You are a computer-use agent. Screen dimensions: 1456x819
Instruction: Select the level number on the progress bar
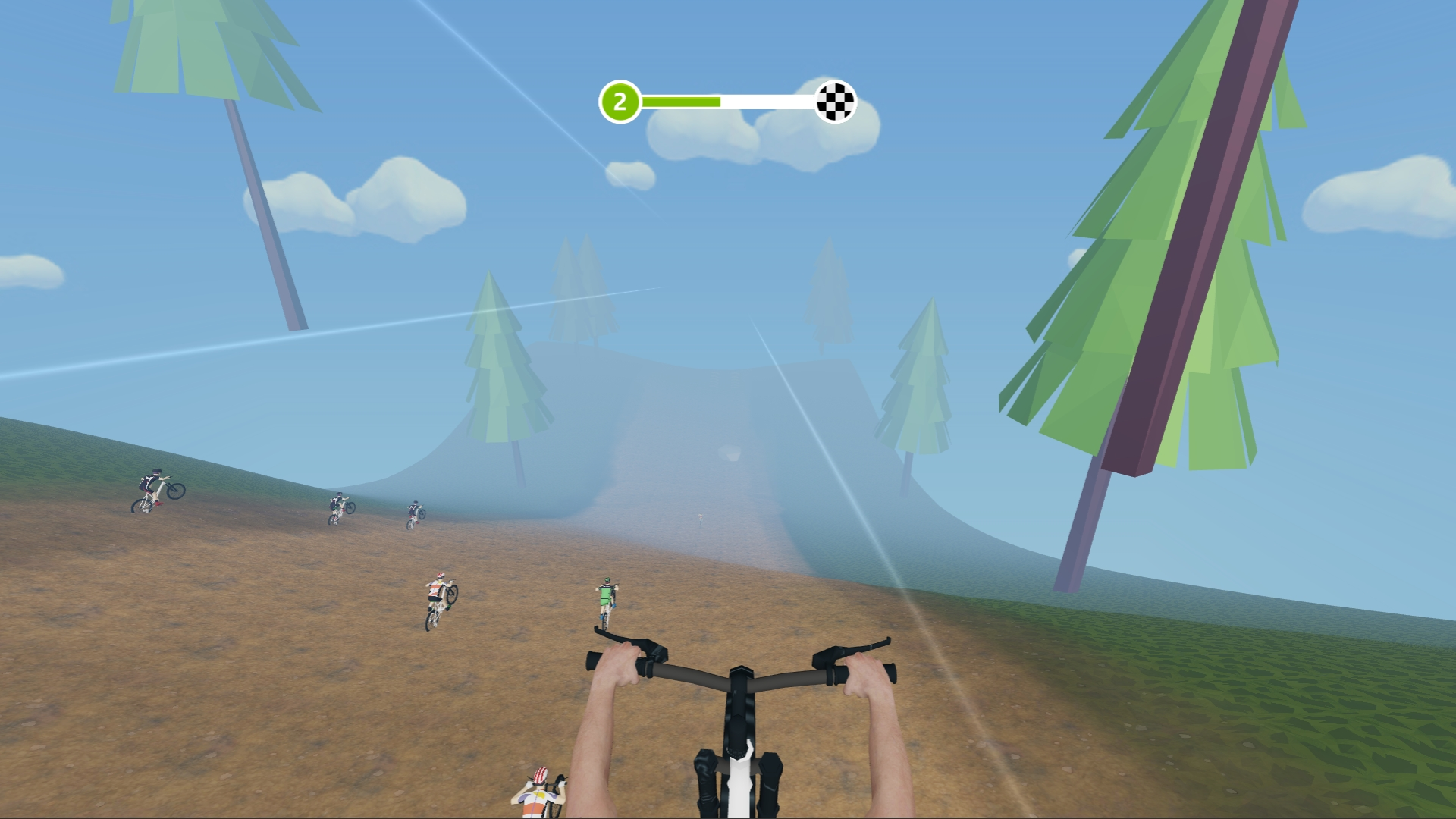coord(620,100)
